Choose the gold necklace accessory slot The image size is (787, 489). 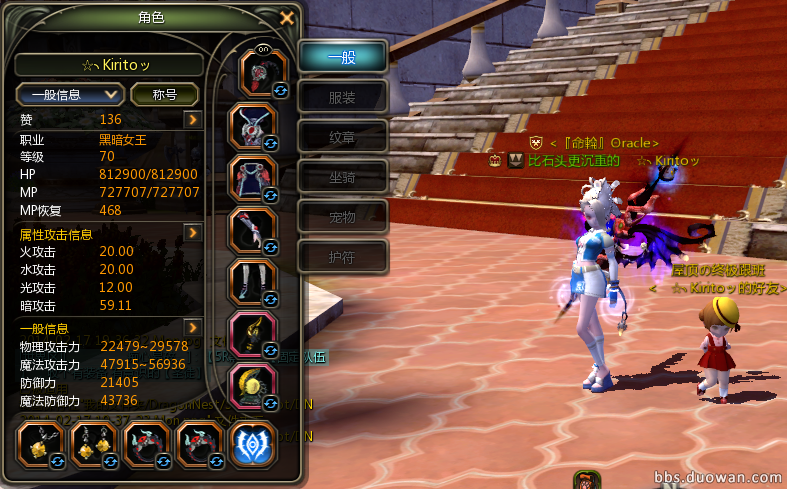tap(43, 445)
